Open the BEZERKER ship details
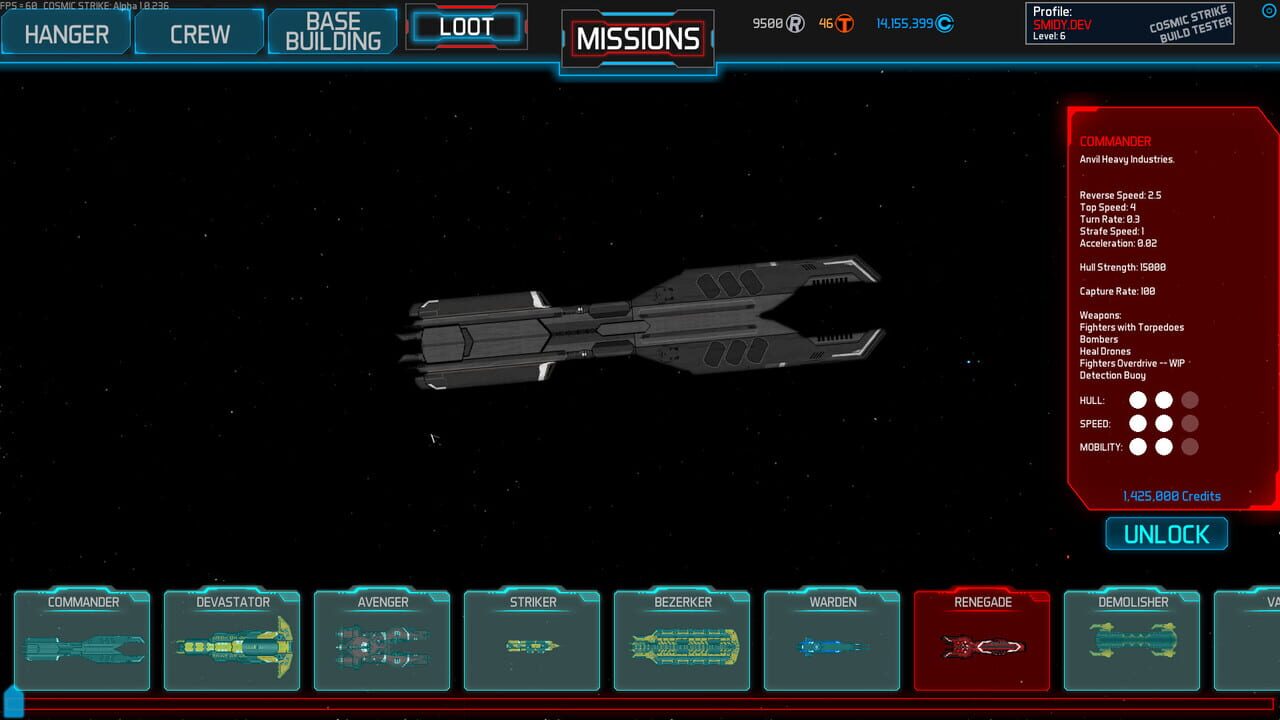 682,648
